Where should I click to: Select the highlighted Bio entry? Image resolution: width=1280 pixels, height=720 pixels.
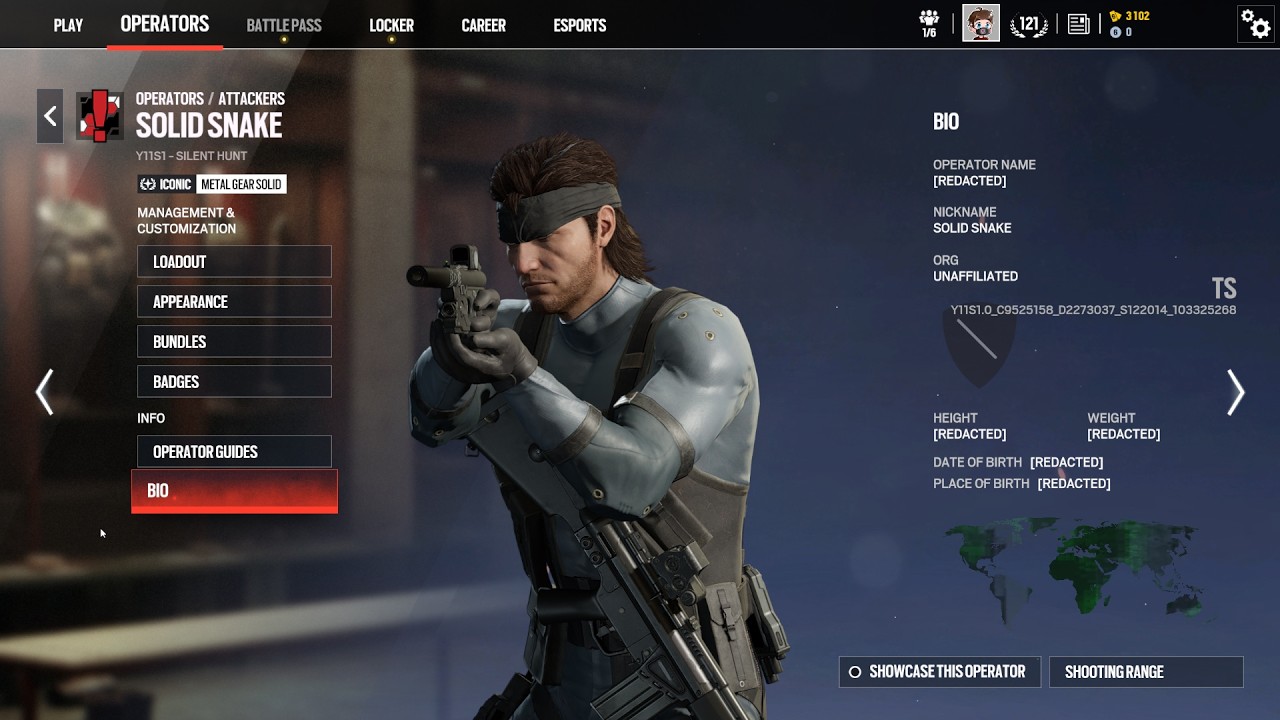click(234, 491)
